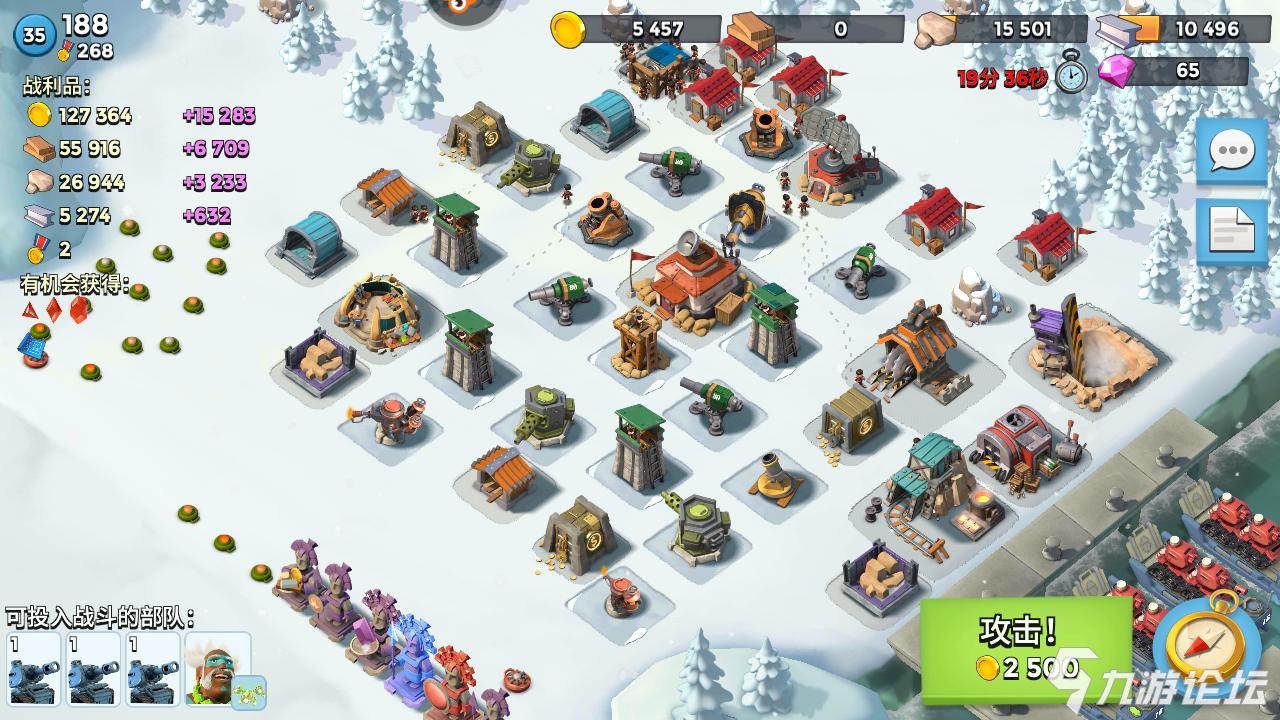This screenshot has height=720, width=1280.
Task: Open the chat speech bubble
Action: coord(1231,151)
